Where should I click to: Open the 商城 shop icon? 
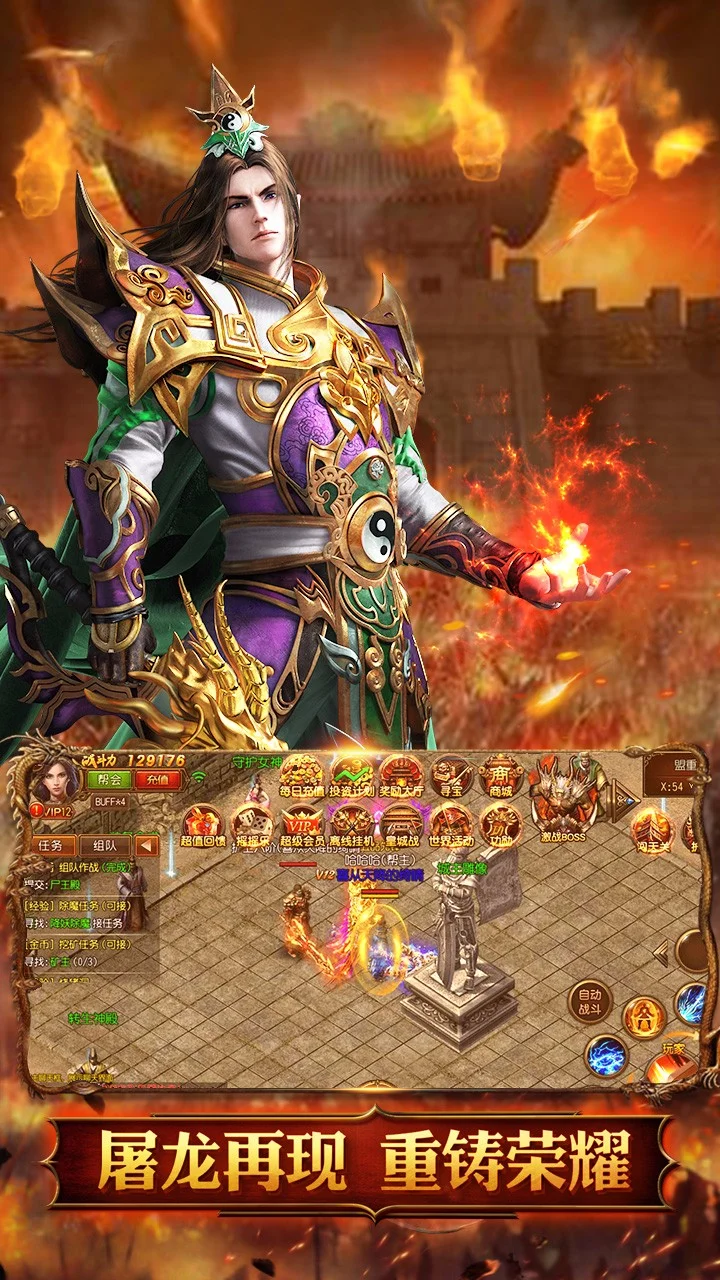tap(501, 776)
